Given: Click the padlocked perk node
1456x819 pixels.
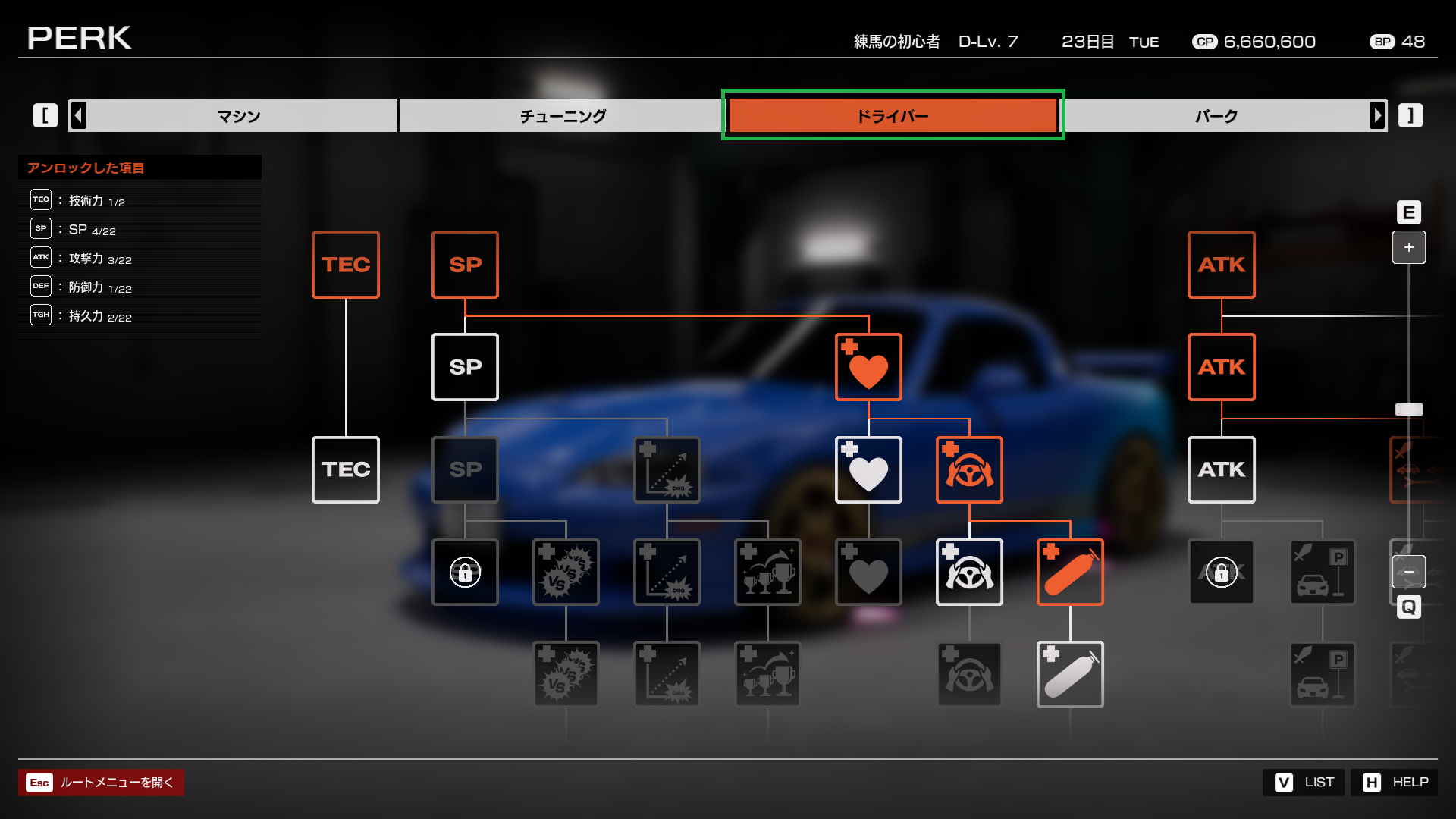Looking at the screenshot, I should 465,573.
